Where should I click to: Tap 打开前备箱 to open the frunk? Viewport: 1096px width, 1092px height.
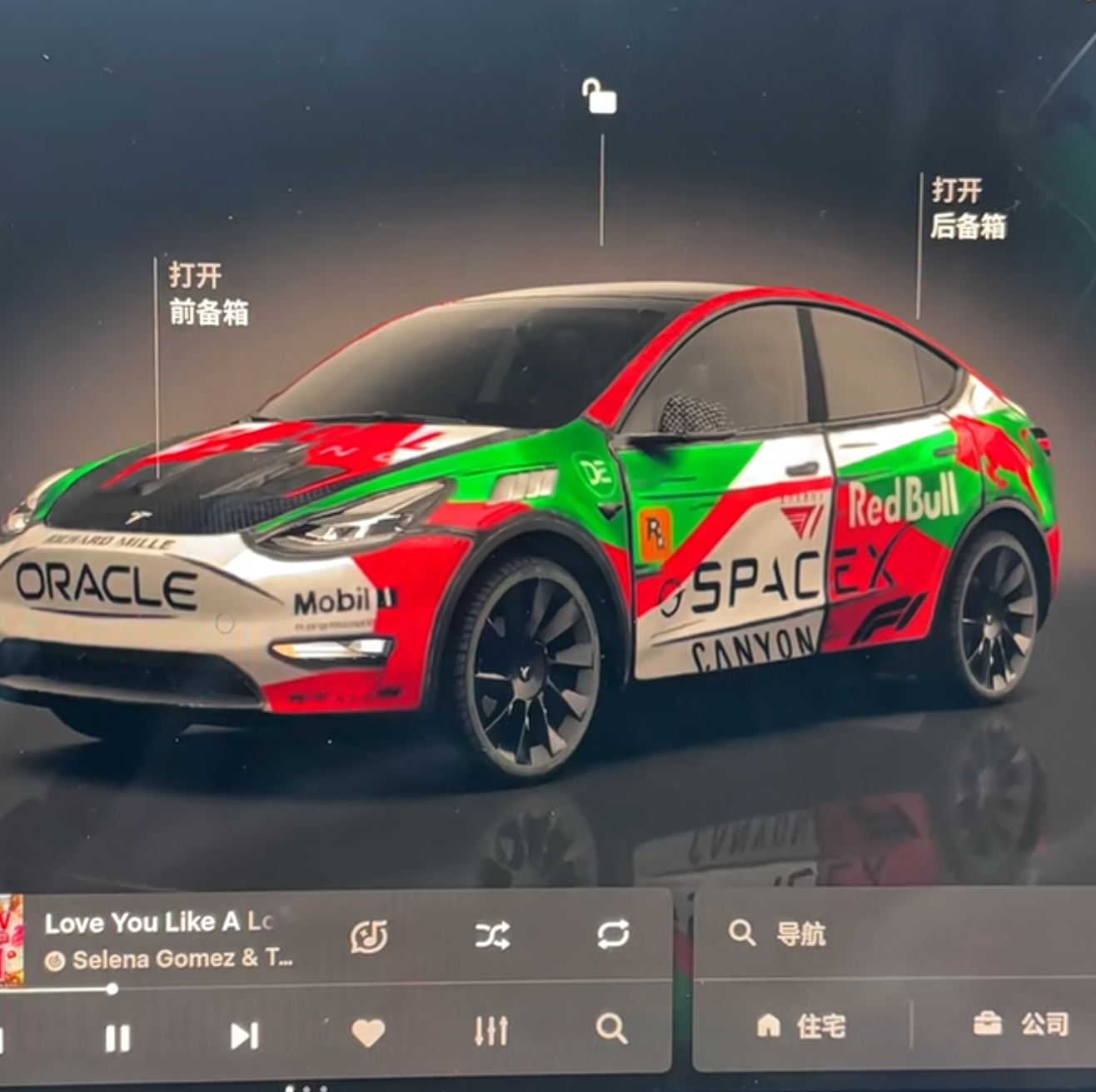[x=208, y=293]
